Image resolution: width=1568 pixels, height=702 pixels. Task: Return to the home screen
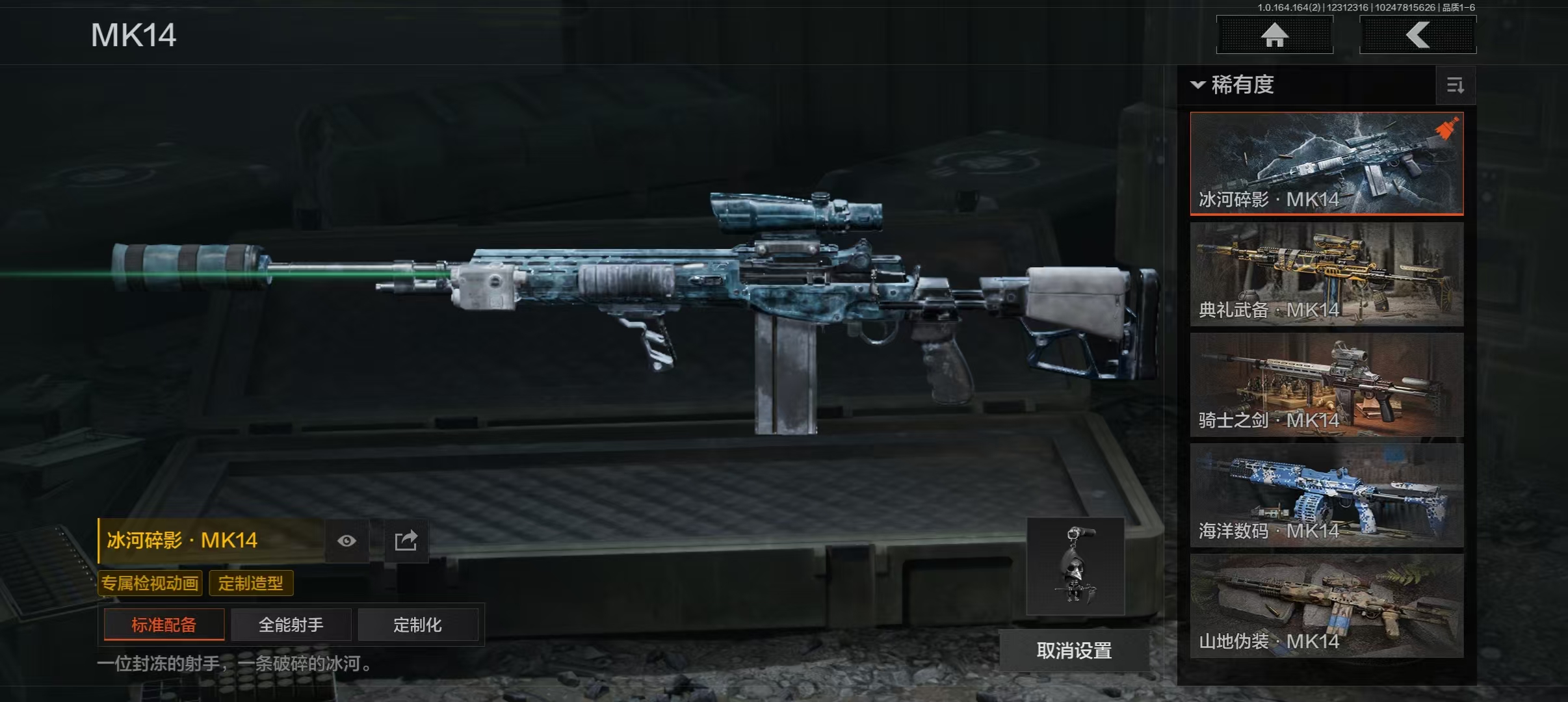click(1274, 34)
